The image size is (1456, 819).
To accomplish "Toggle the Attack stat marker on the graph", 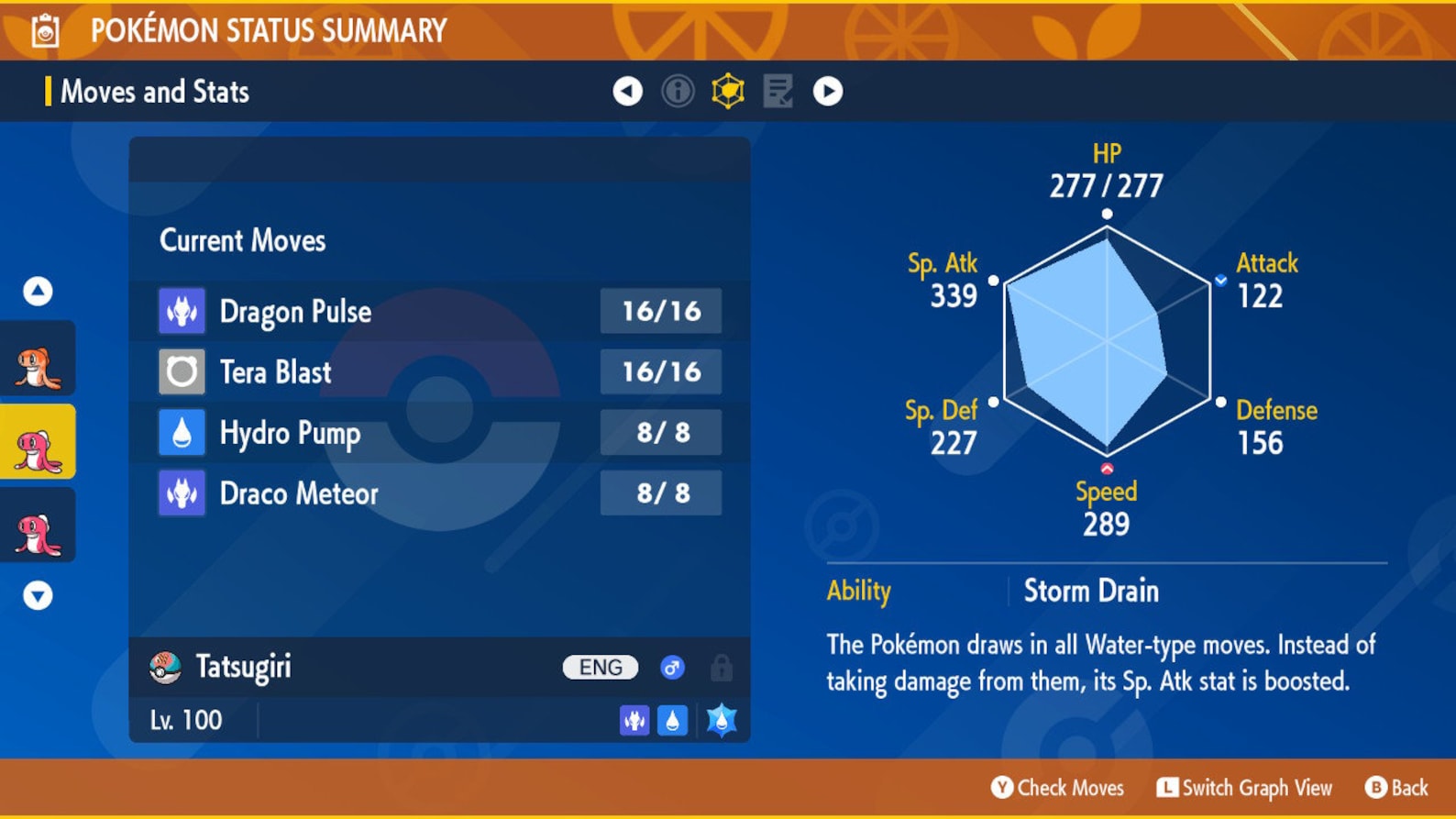I will pyautogui.click(x=1222, y=280).
